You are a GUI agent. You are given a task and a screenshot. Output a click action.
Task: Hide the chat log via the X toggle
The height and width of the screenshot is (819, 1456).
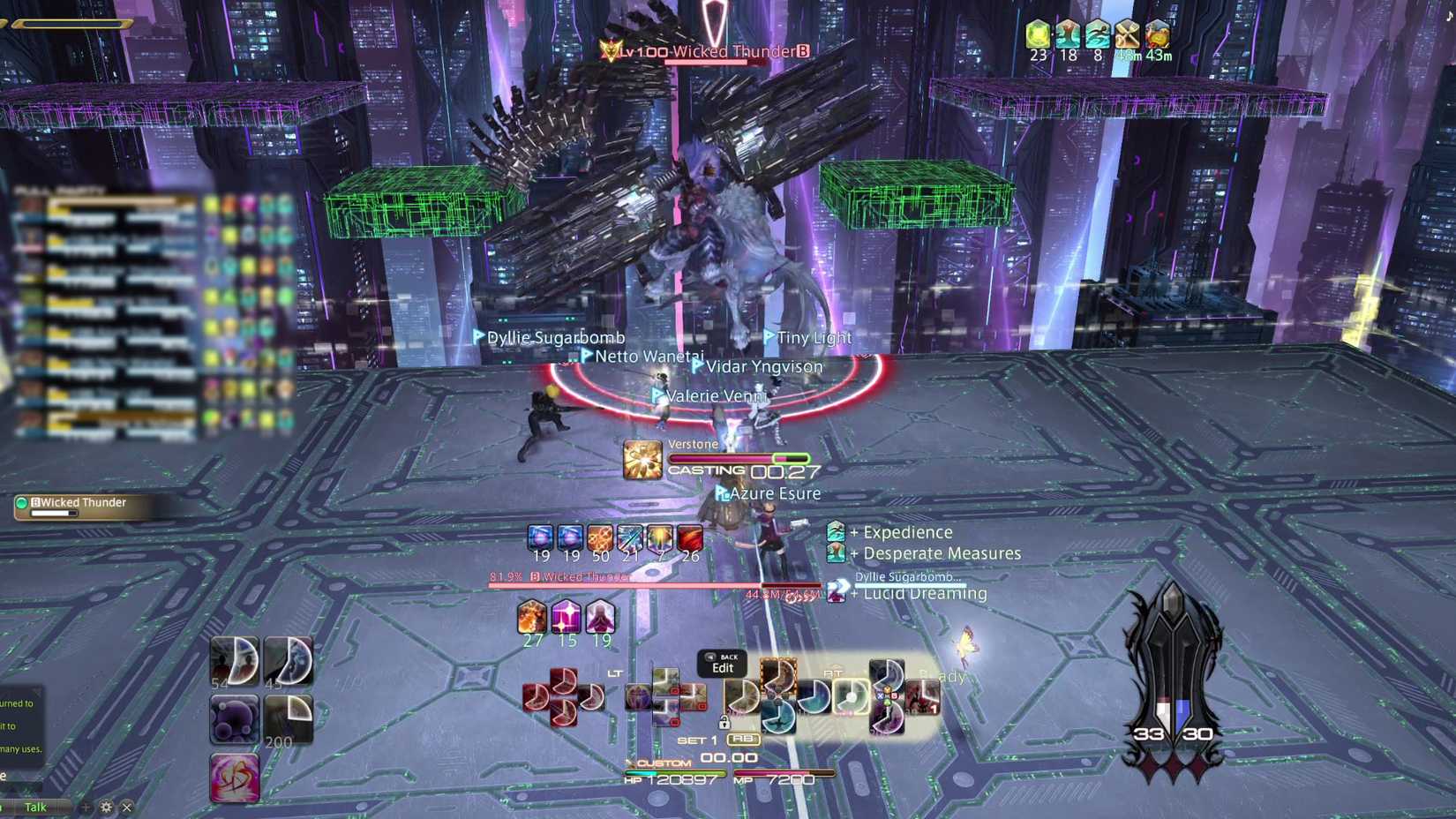point(126,807)
